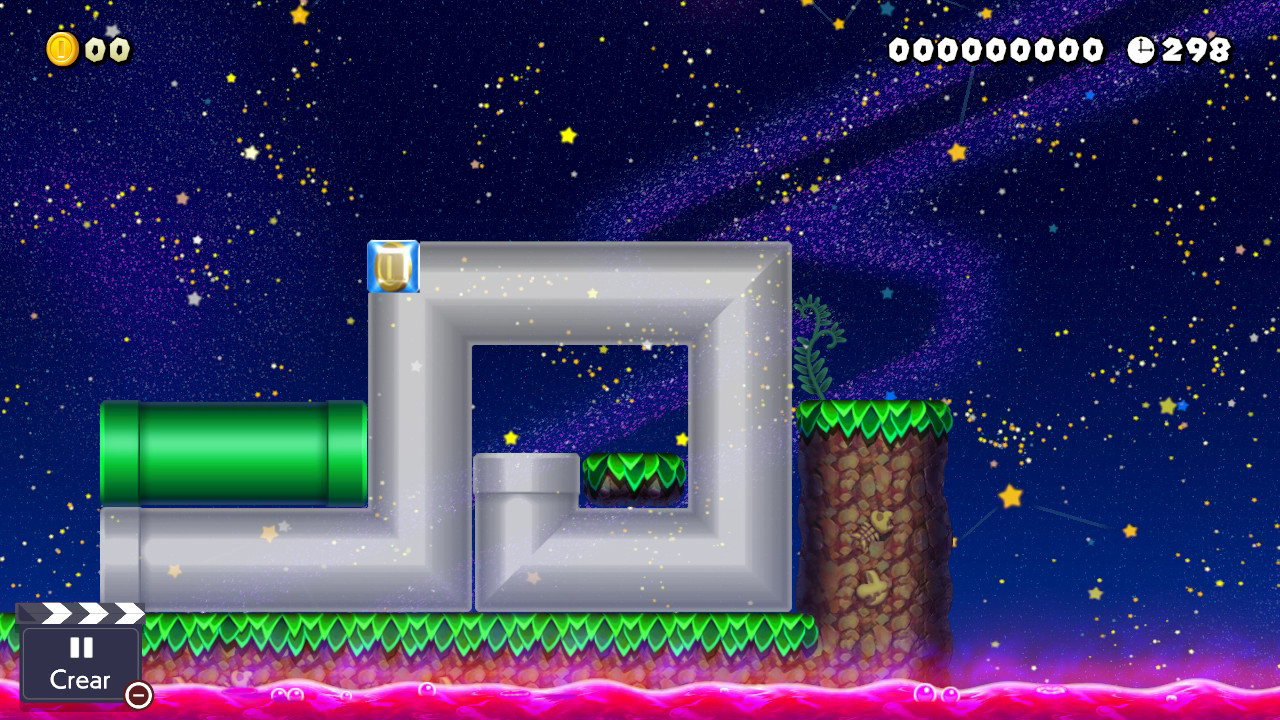Viewport: 1280px width, 720px height.
Task: Click the green pipe opening on the left
Action: (120, 455)
